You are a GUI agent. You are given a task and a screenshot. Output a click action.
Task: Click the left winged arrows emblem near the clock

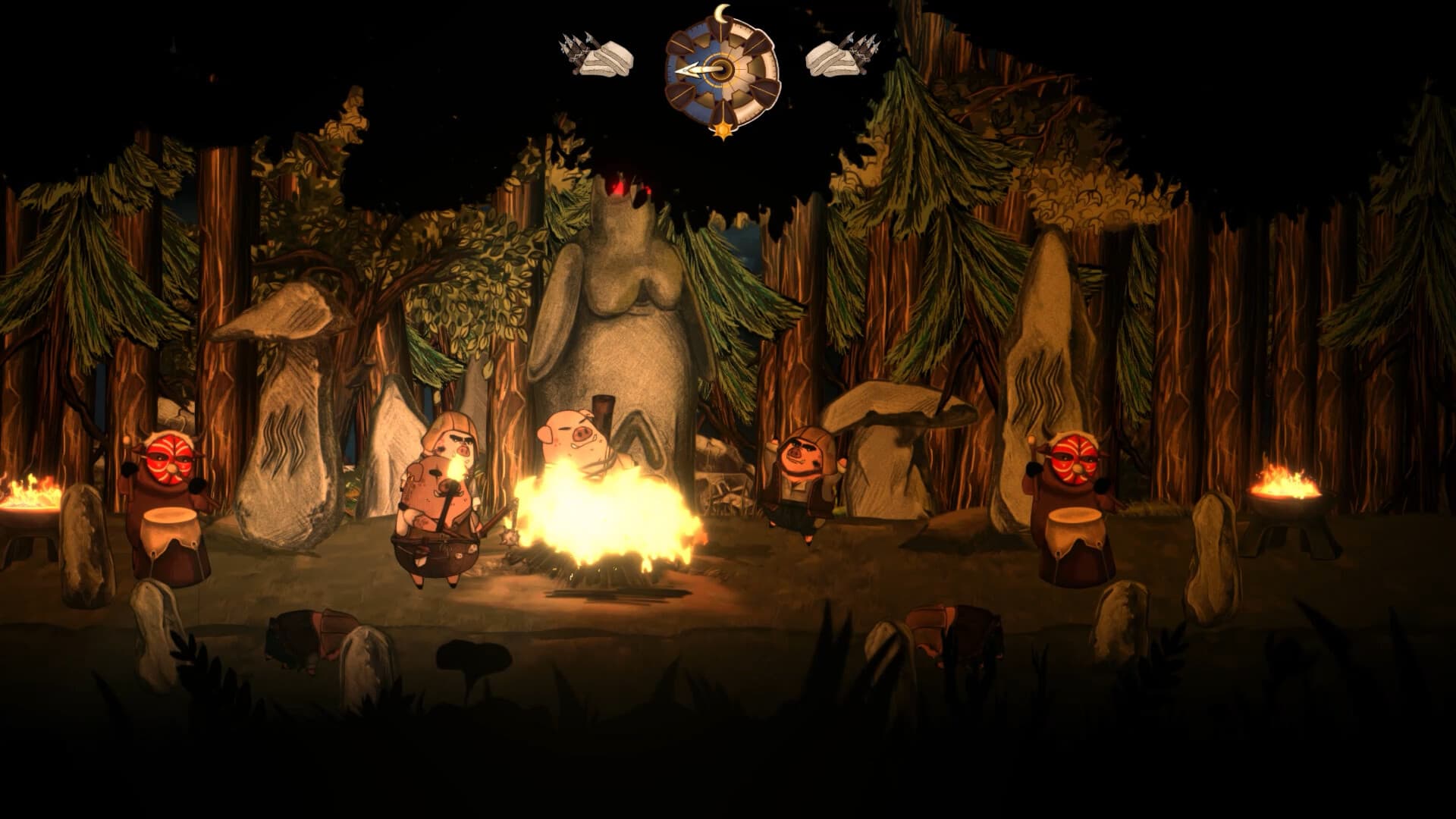coord(595,55)
